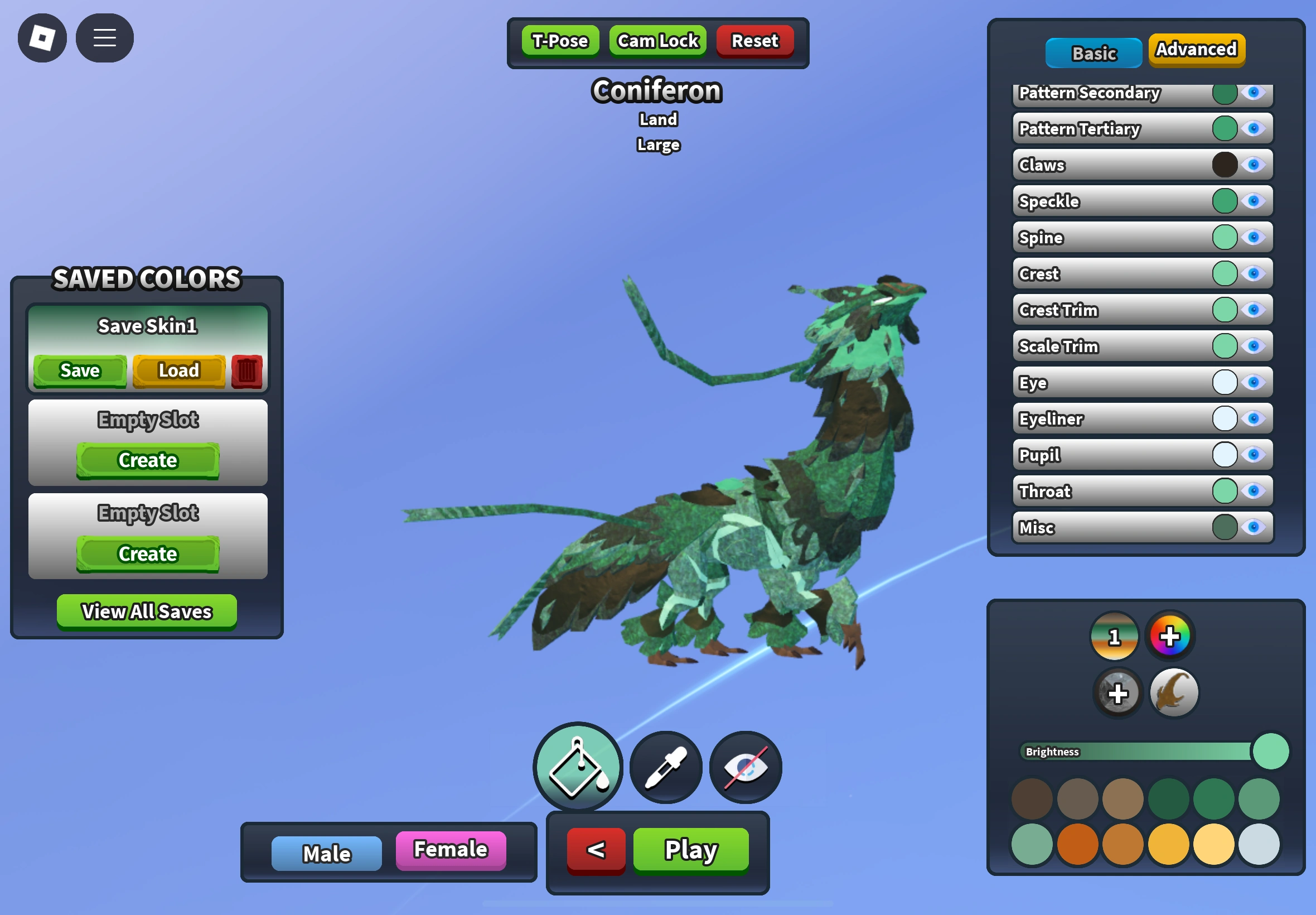Select the creature thumbnail icon
The image size is (1316, 915).
[1172, 693]
